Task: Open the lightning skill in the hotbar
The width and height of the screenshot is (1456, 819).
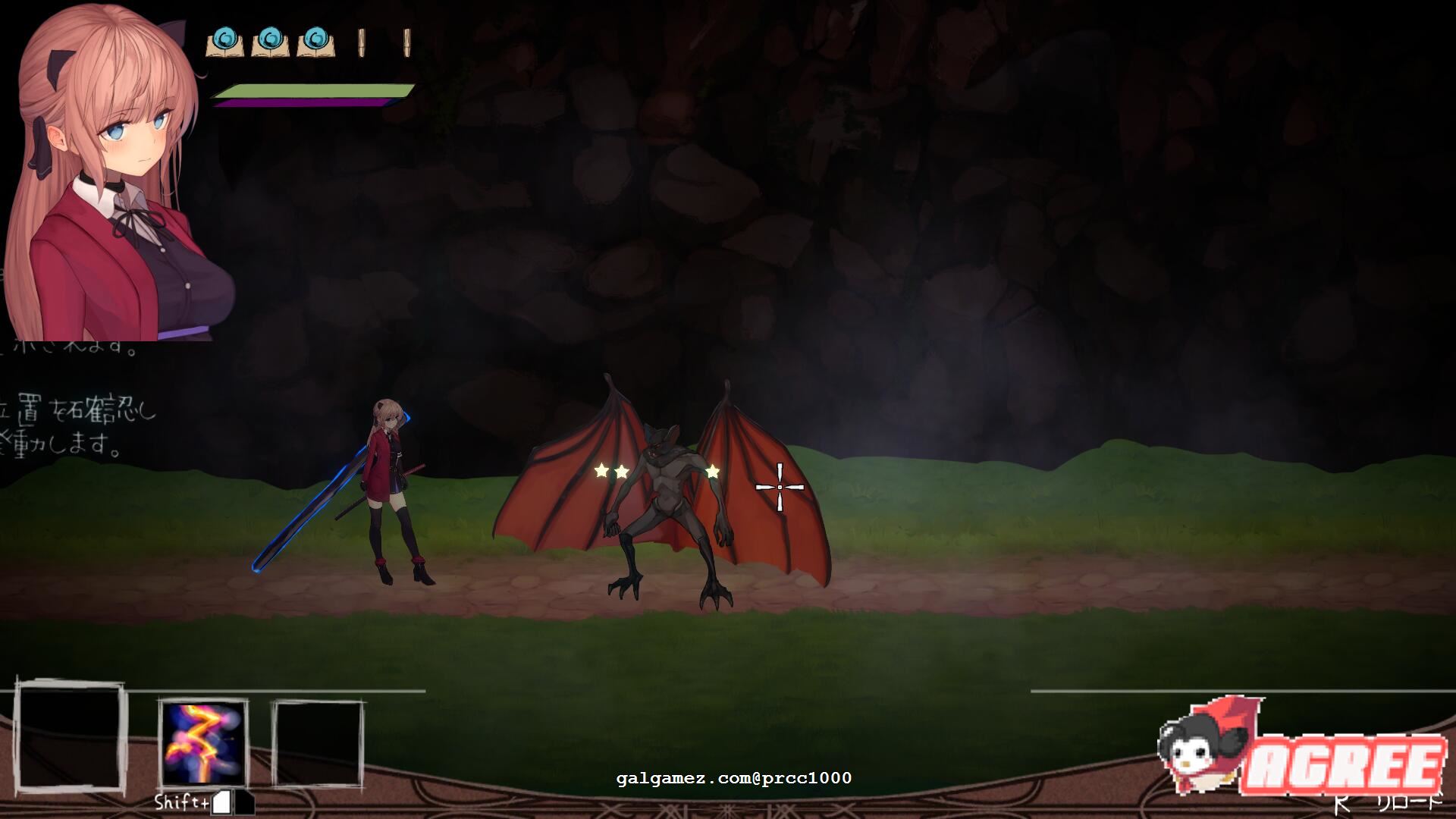Action: [201, 743]
